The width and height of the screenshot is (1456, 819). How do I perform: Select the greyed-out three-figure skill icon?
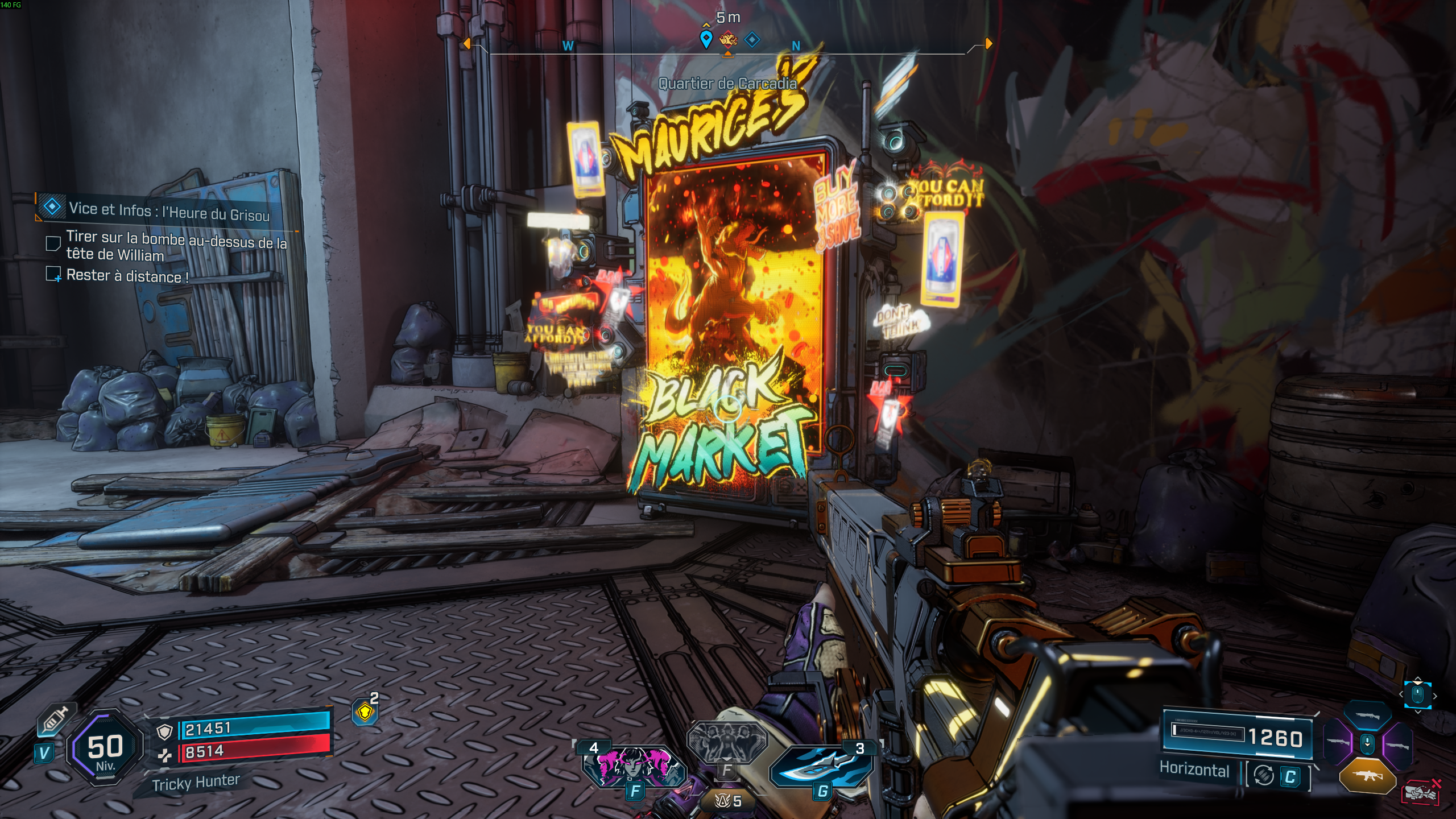(727, 742)
